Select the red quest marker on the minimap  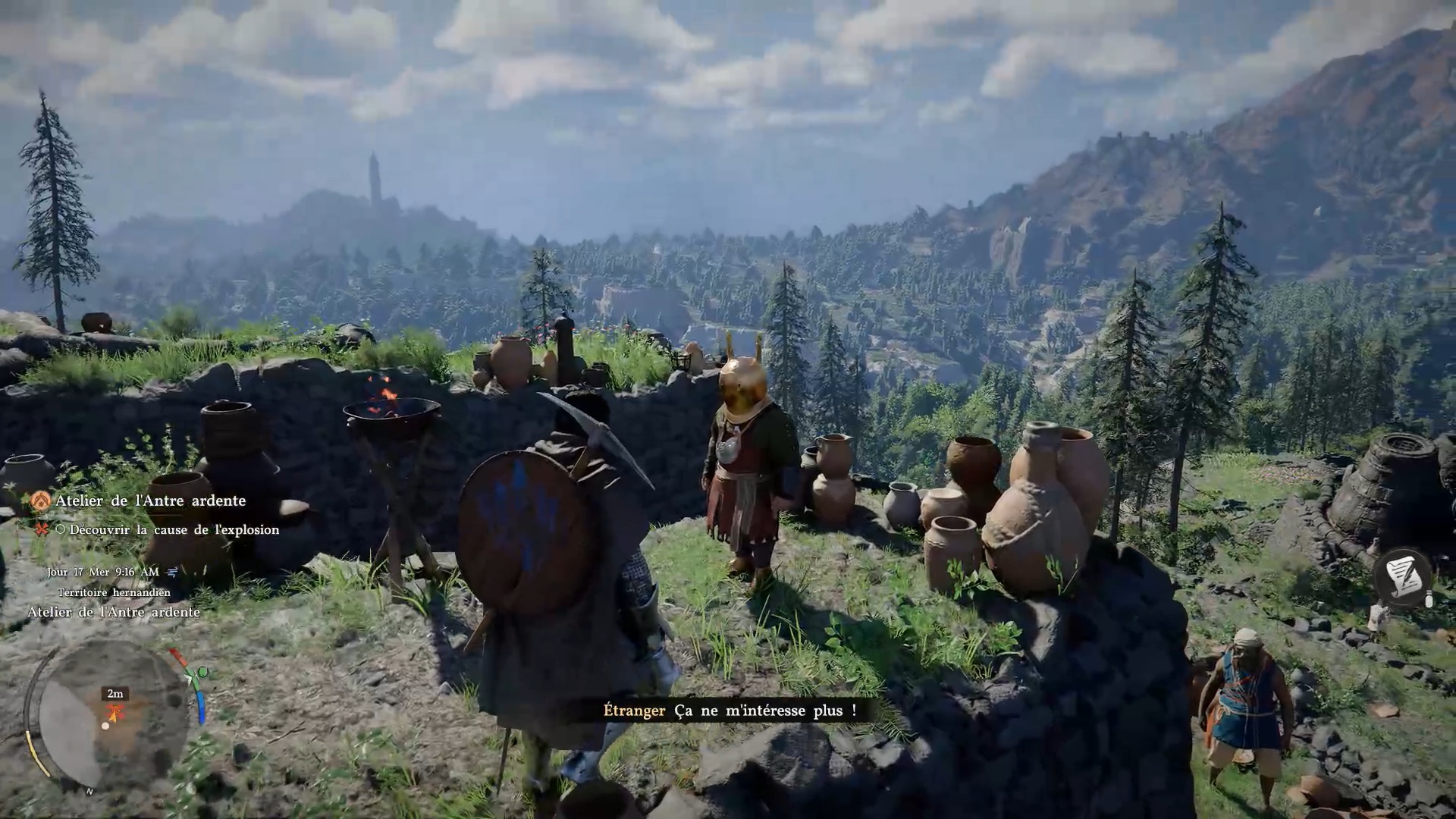coord(115,712)
